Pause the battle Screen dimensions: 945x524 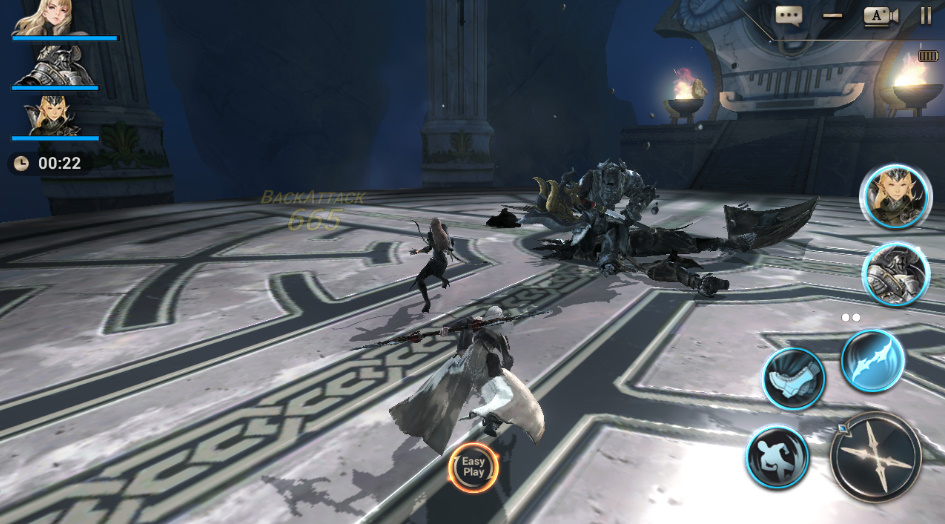(925, 15)
